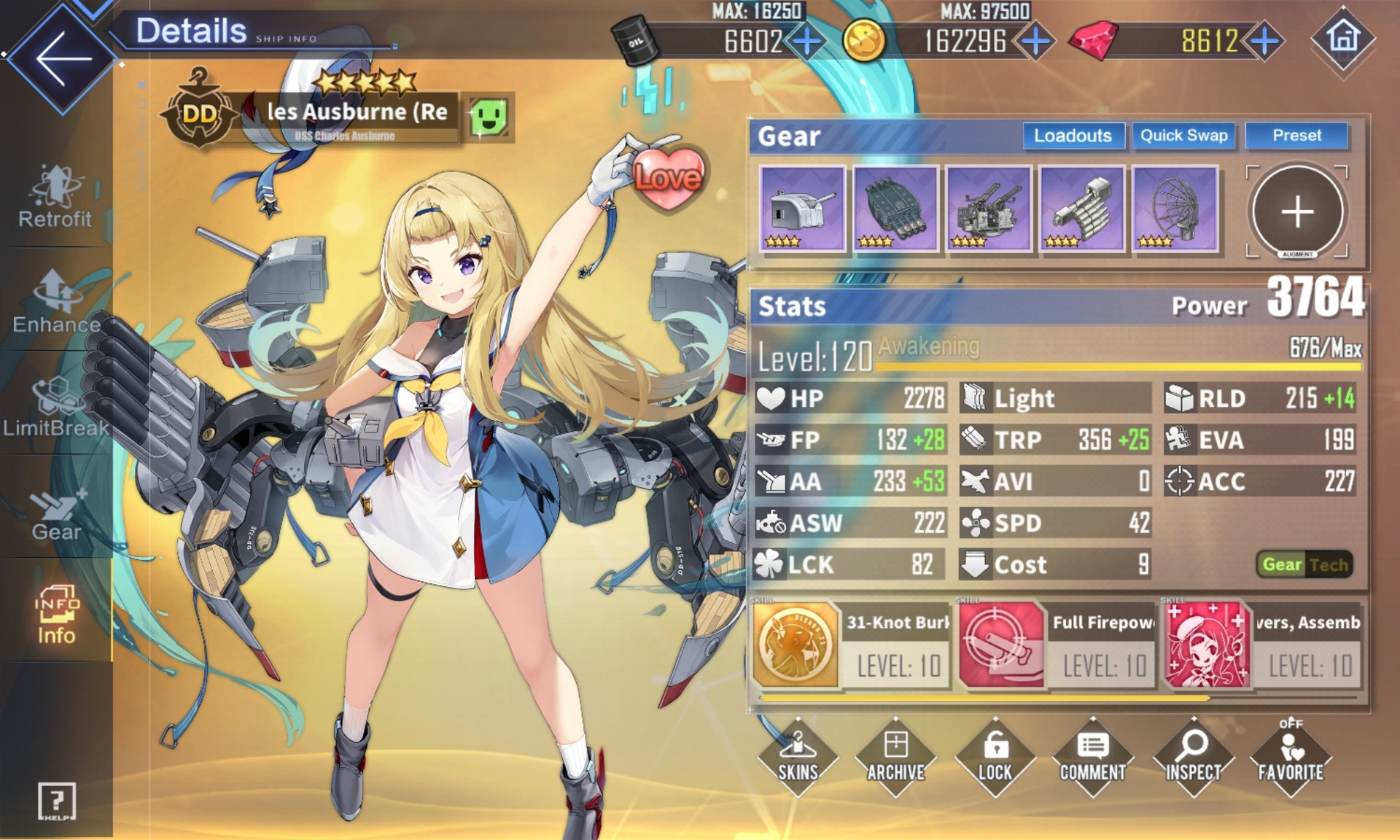Screen dimensions: 1400x840
Task: Toggle Favorite for this ship
Action: [x=1291, y=757]
